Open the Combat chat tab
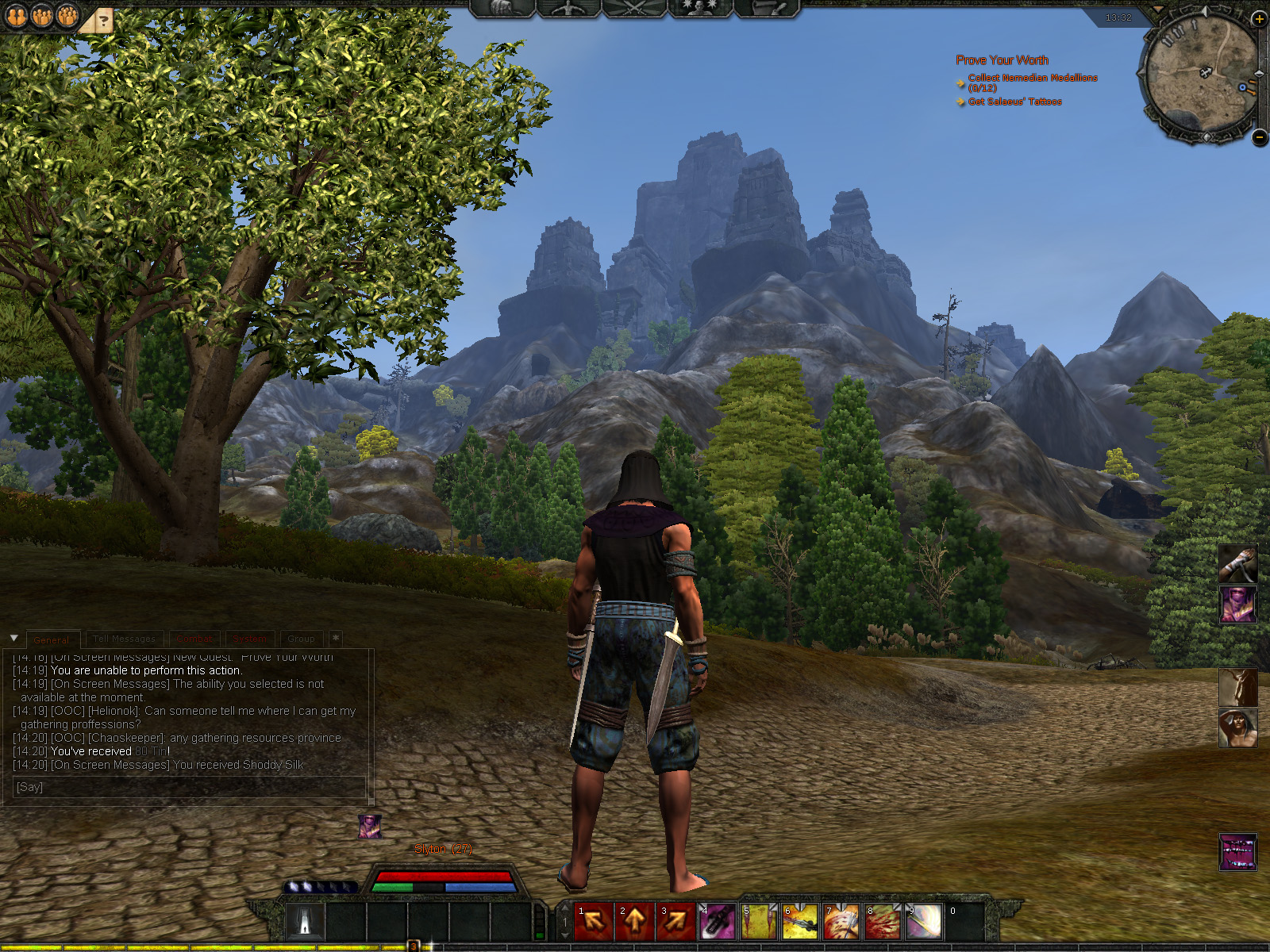This screenshot has height=952, width=1270. coord(195,639)
